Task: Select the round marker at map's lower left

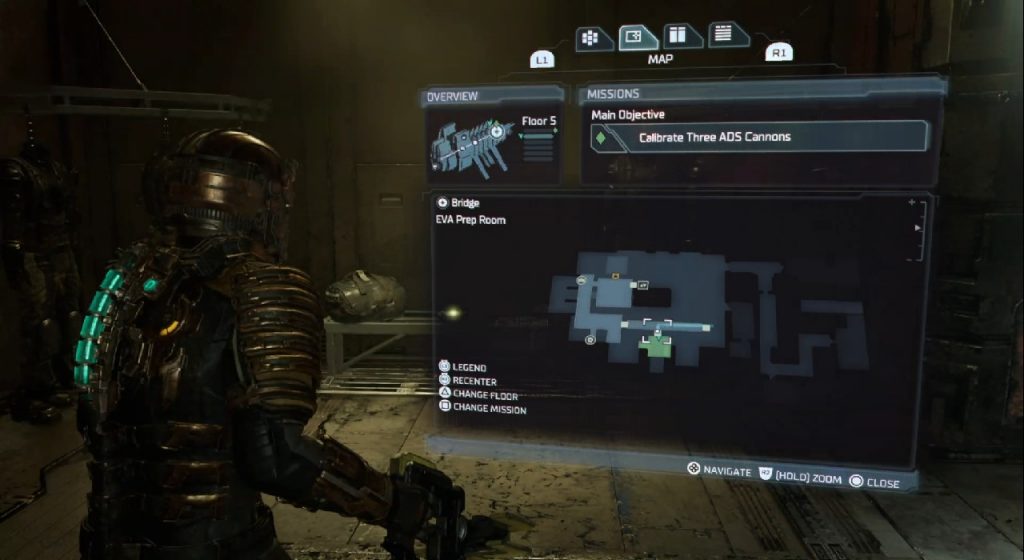Action: click(x=590, y=340)
